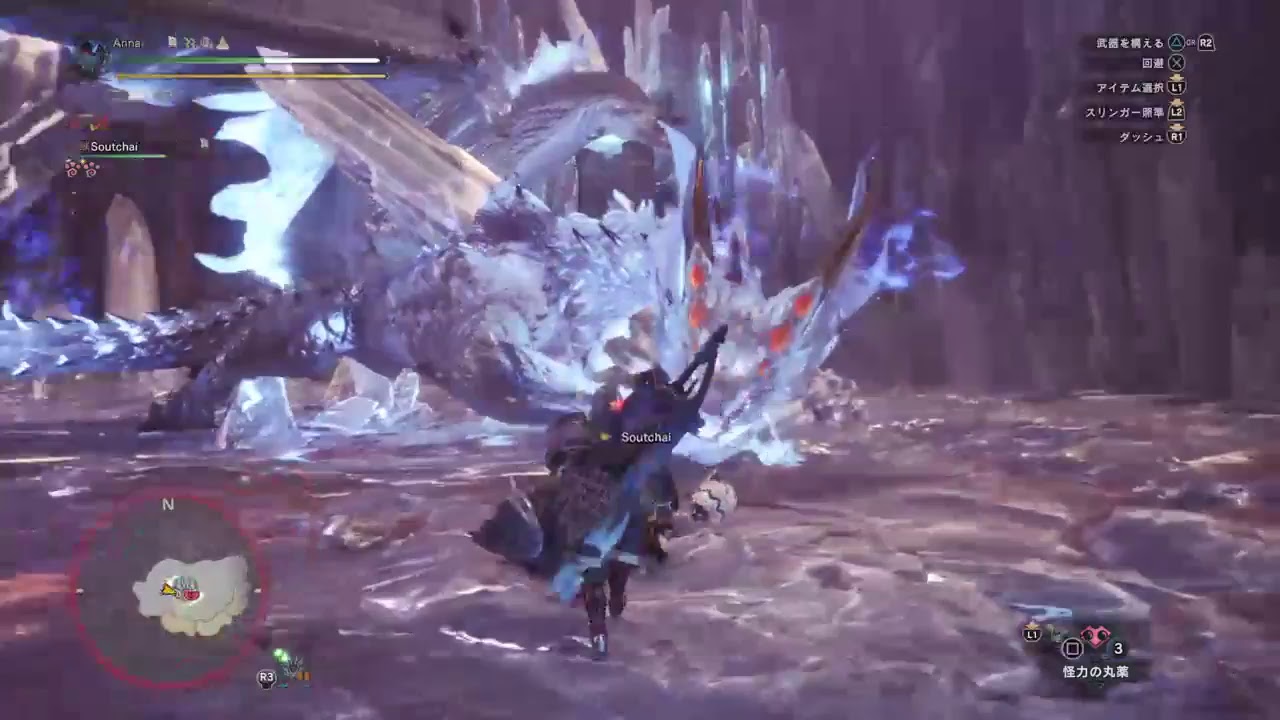This screenshot has height=720, width=1280.
Task: Select the triangle-shaped buff icon near Anna
Action: 224,43
